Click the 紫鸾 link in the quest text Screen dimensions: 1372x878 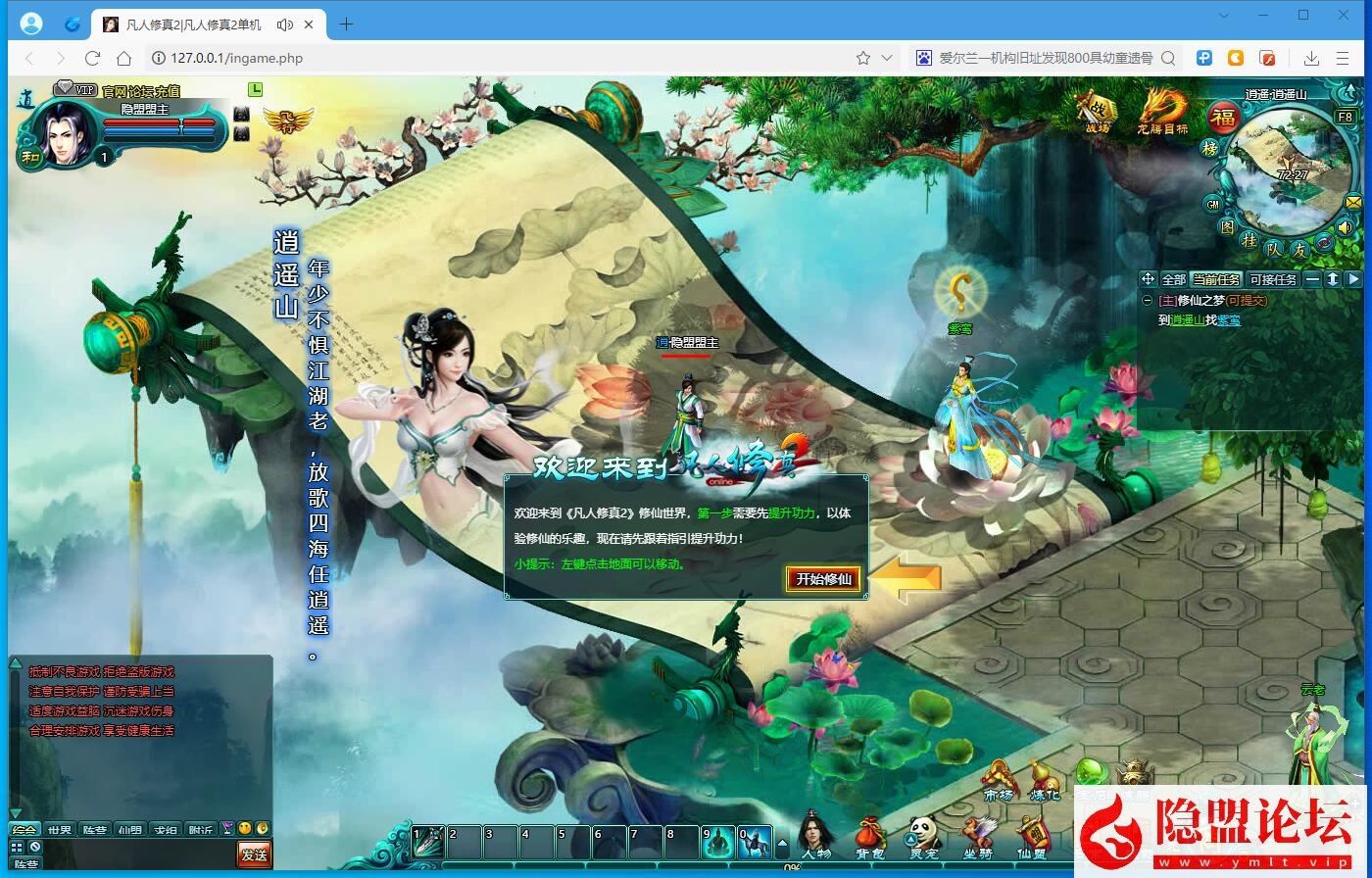pos(1228,320)
